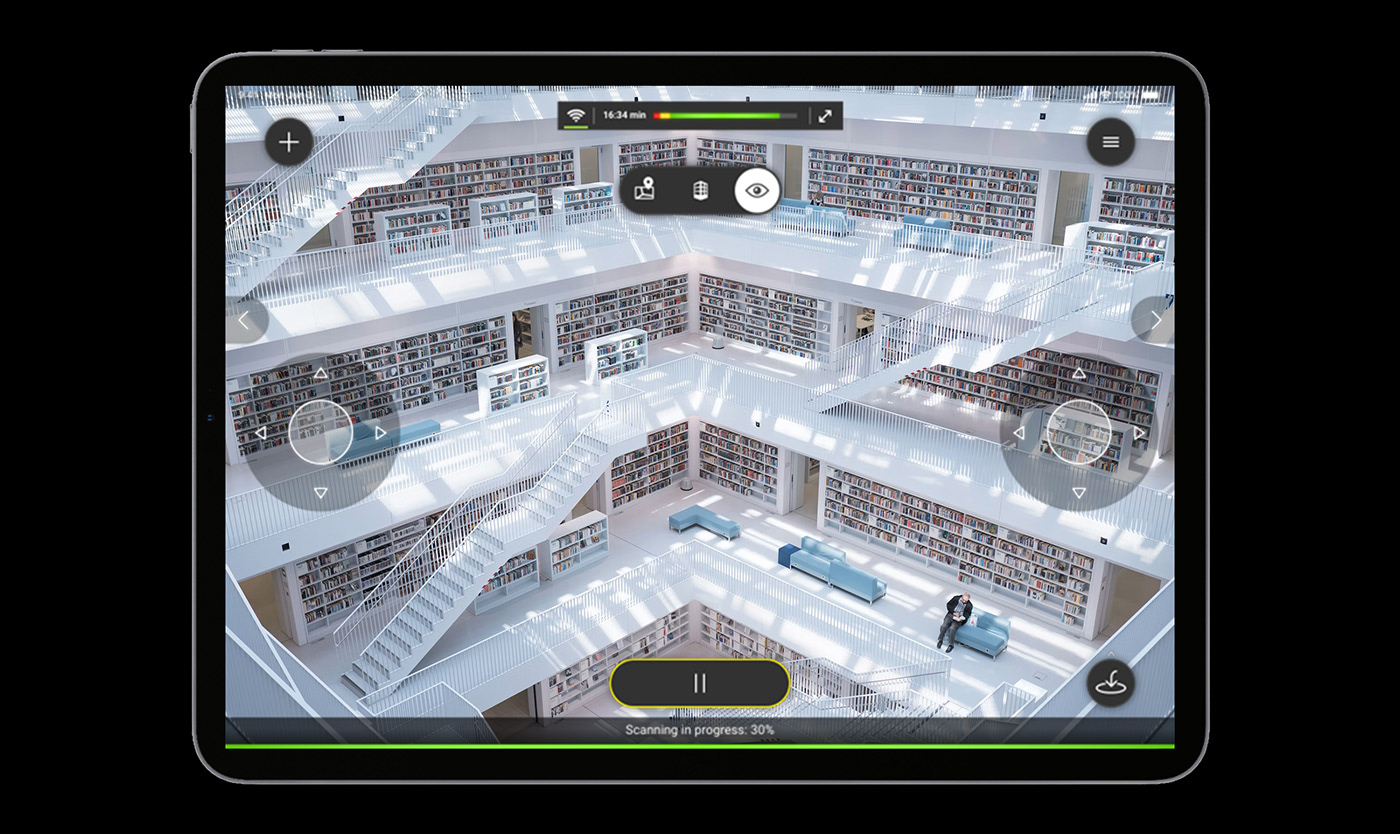
Task: Switch to the 3D building model view
Action: click(x=699, y=190)
